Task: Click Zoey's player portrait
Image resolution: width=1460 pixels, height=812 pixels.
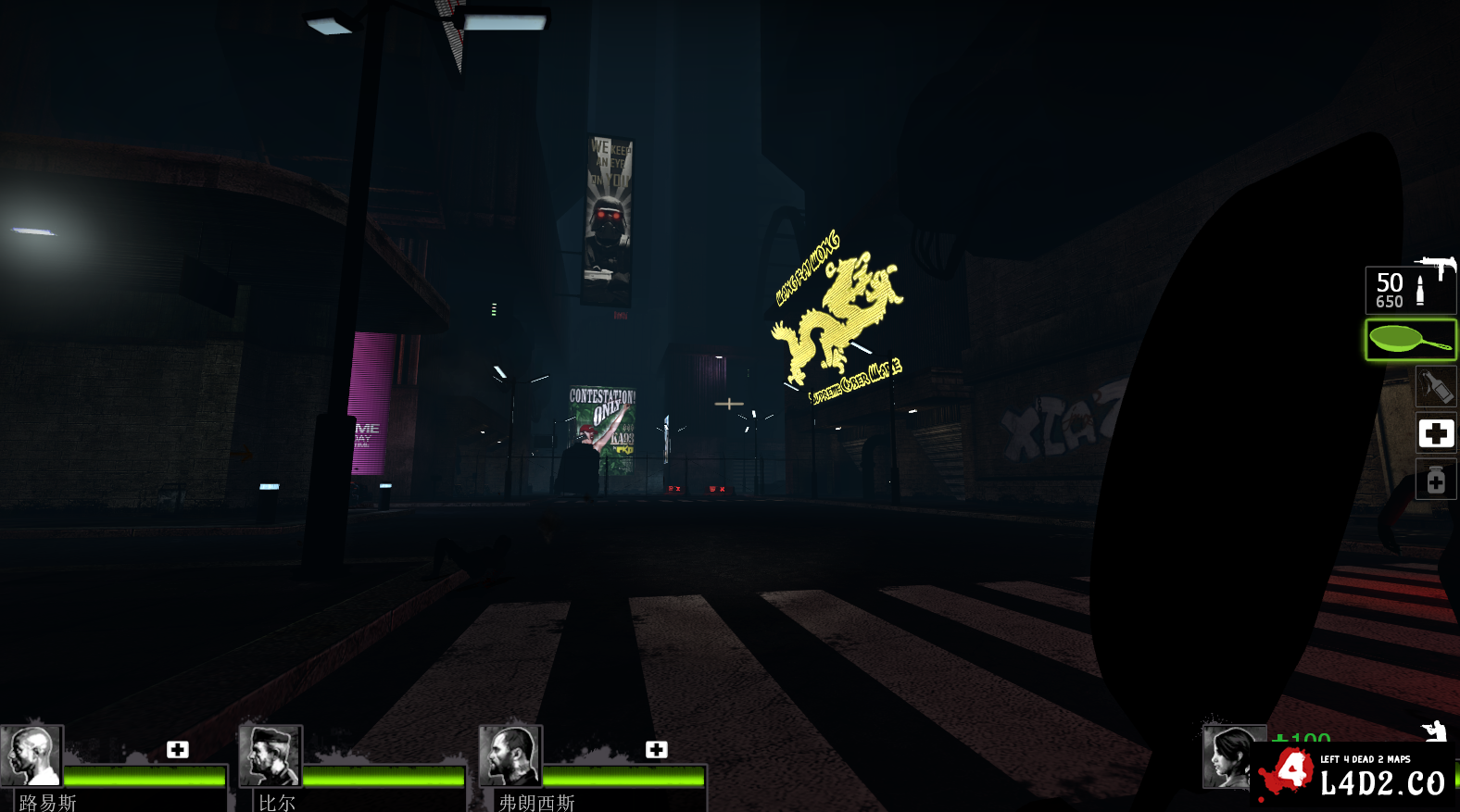Action: [1230, 756]
